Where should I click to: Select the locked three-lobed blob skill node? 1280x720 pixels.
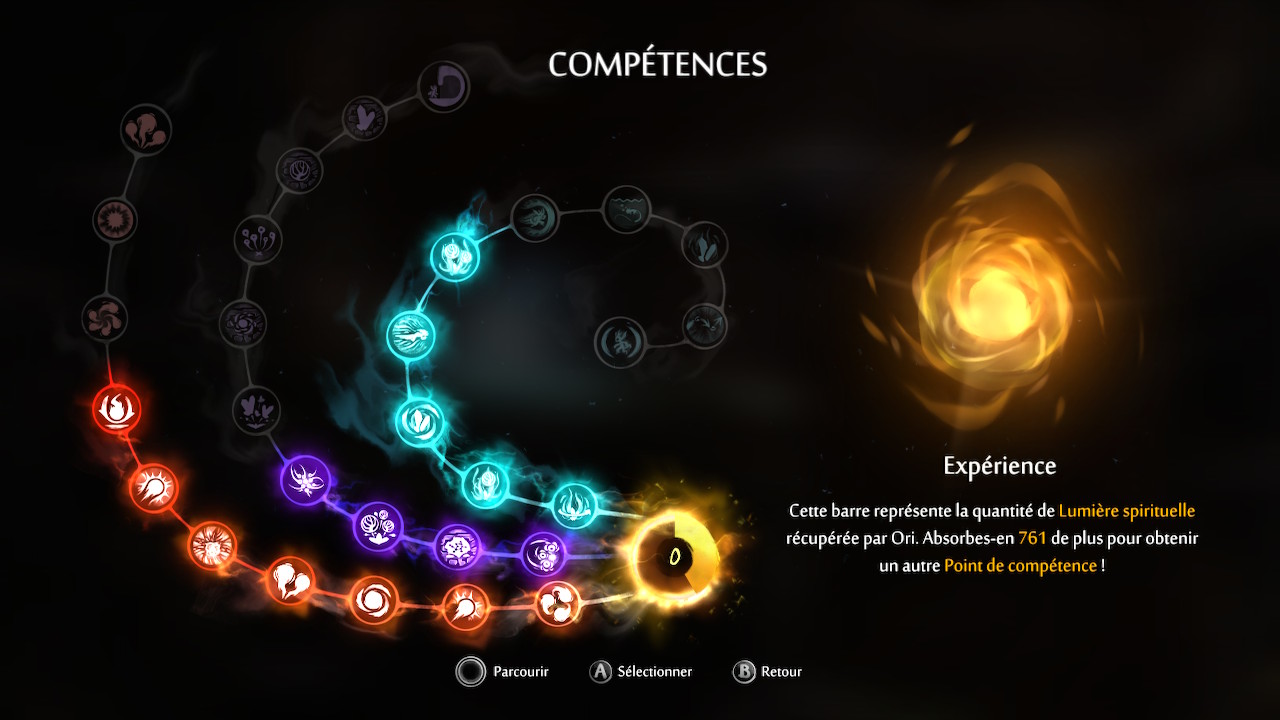pos(146,130)
